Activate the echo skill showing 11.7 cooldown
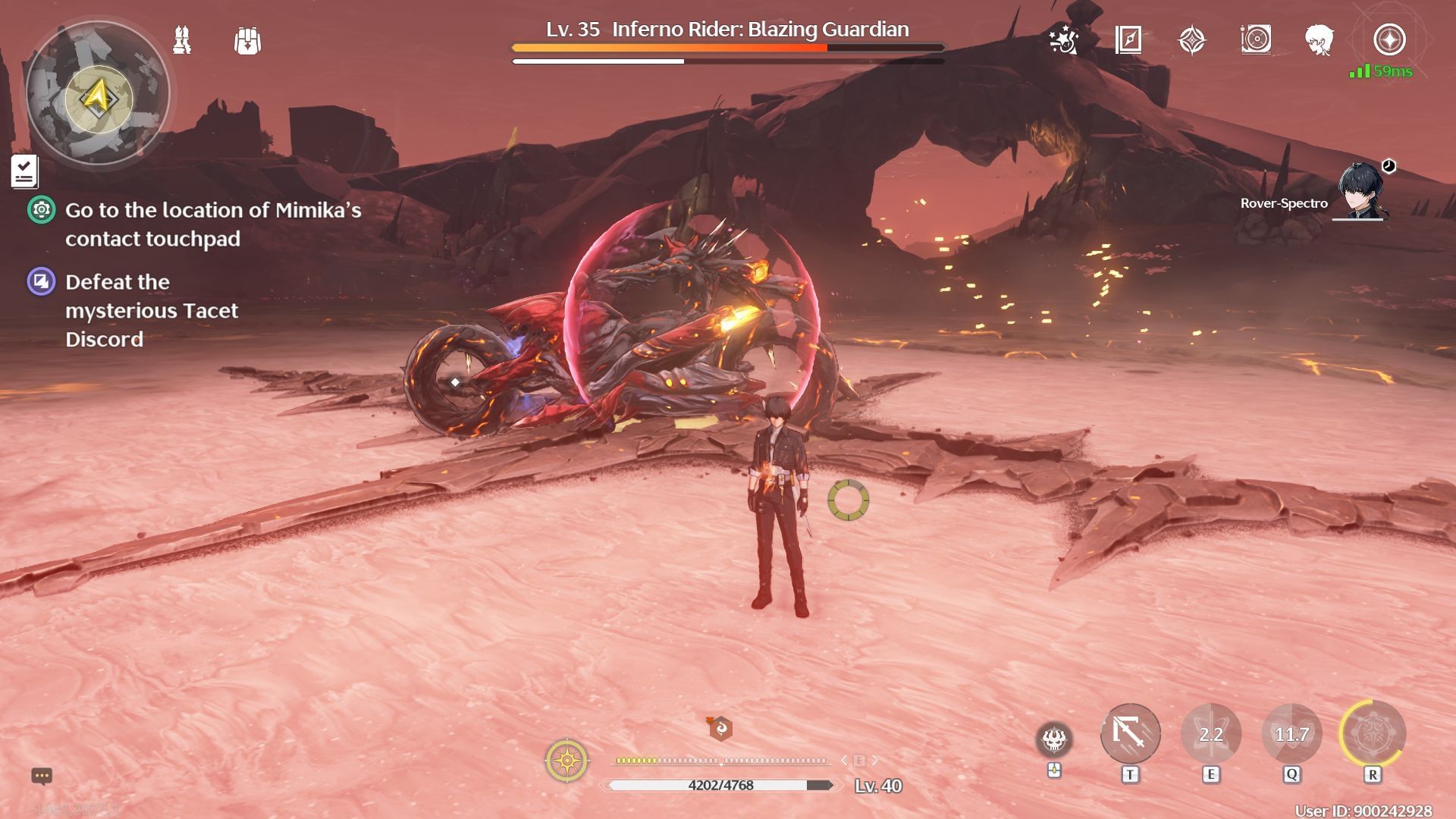The image size is (1456, 819). [x=1291, y=734]
